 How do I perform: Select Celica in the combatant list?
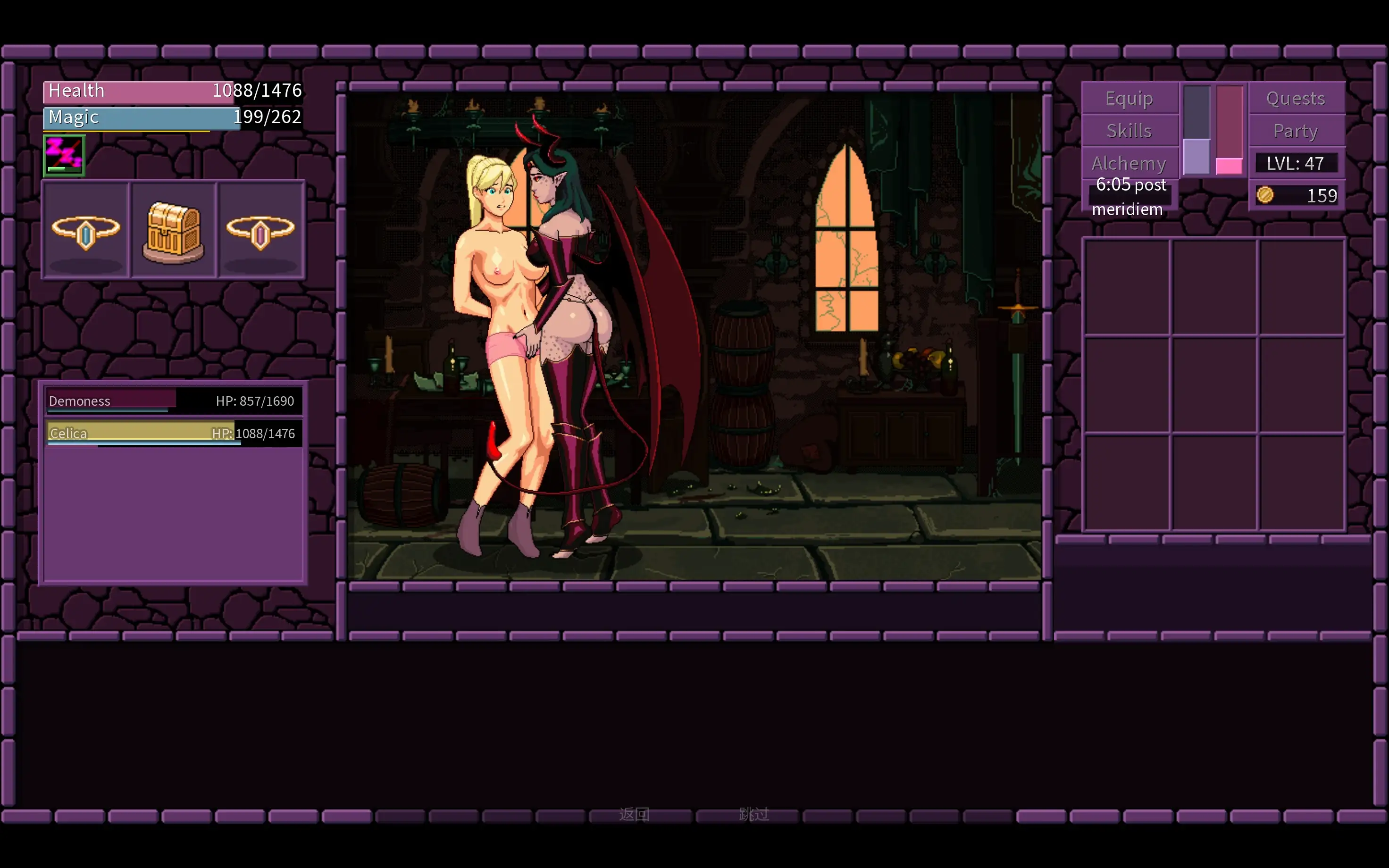coord(172,434)
